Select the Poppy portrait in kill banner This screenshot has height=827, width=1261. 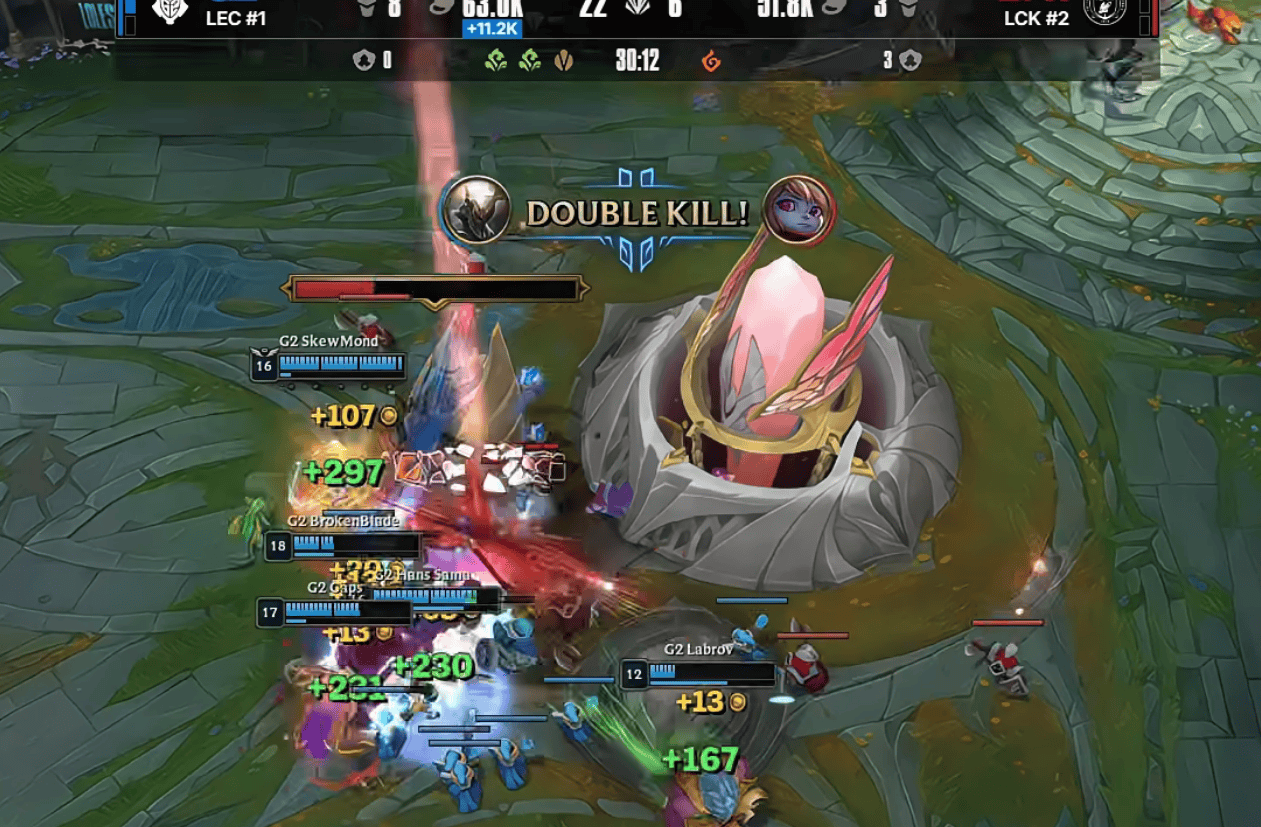(797, 210)
